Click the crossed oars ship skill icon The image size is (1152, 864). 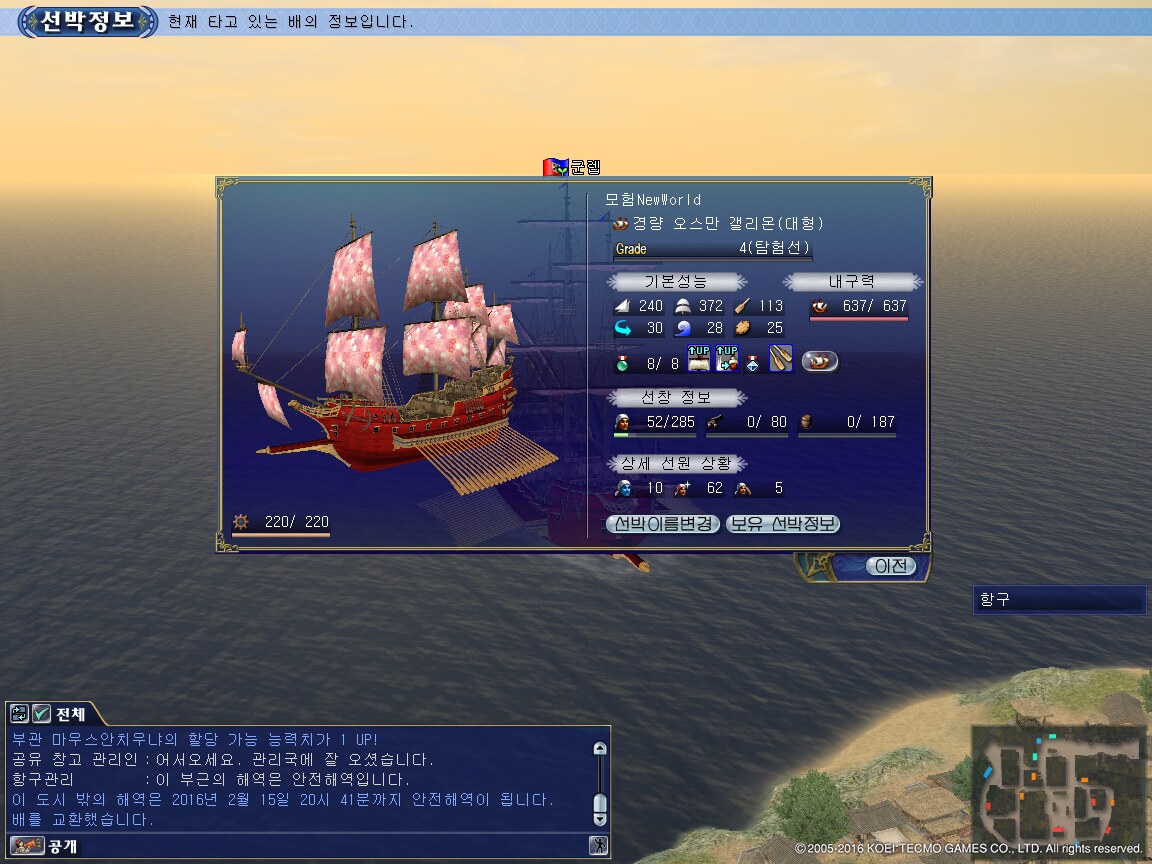[x=780, y=358]
